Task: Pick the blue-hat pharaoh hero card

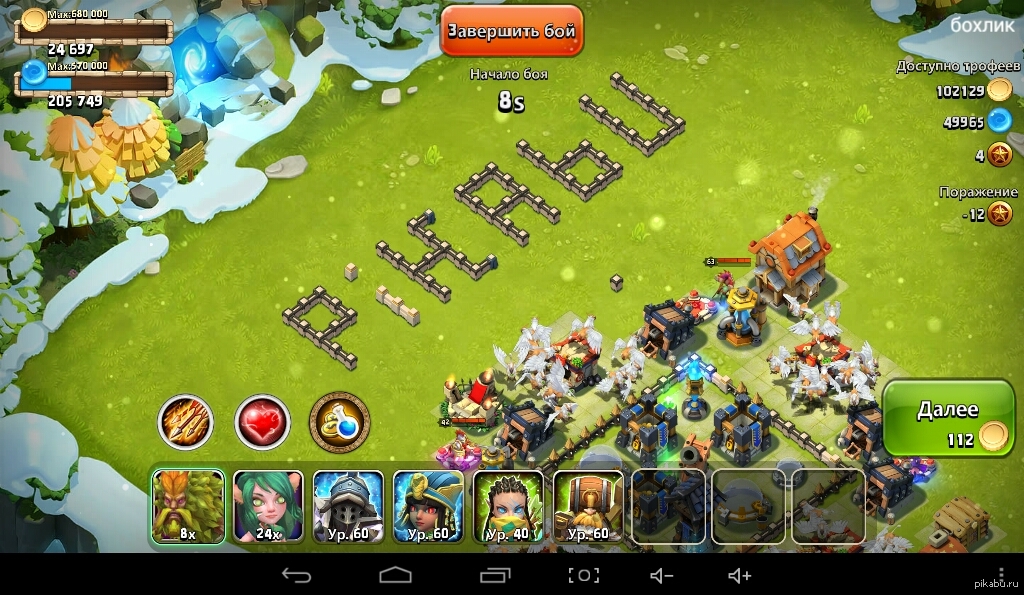Action: tap(428, 507)
